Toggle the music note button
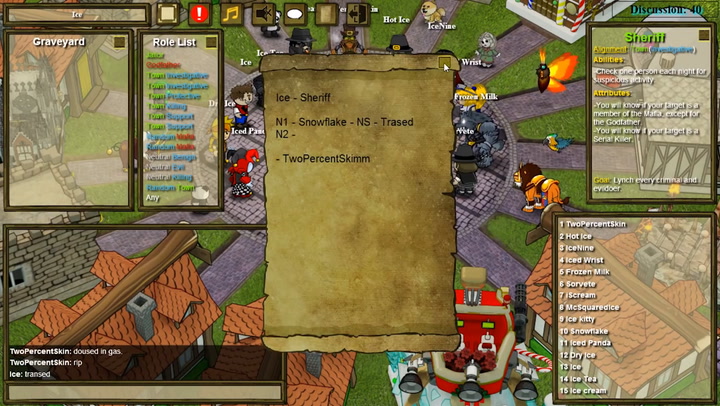The height and width of the screenshot is (406, 720). tap(231, 14)
